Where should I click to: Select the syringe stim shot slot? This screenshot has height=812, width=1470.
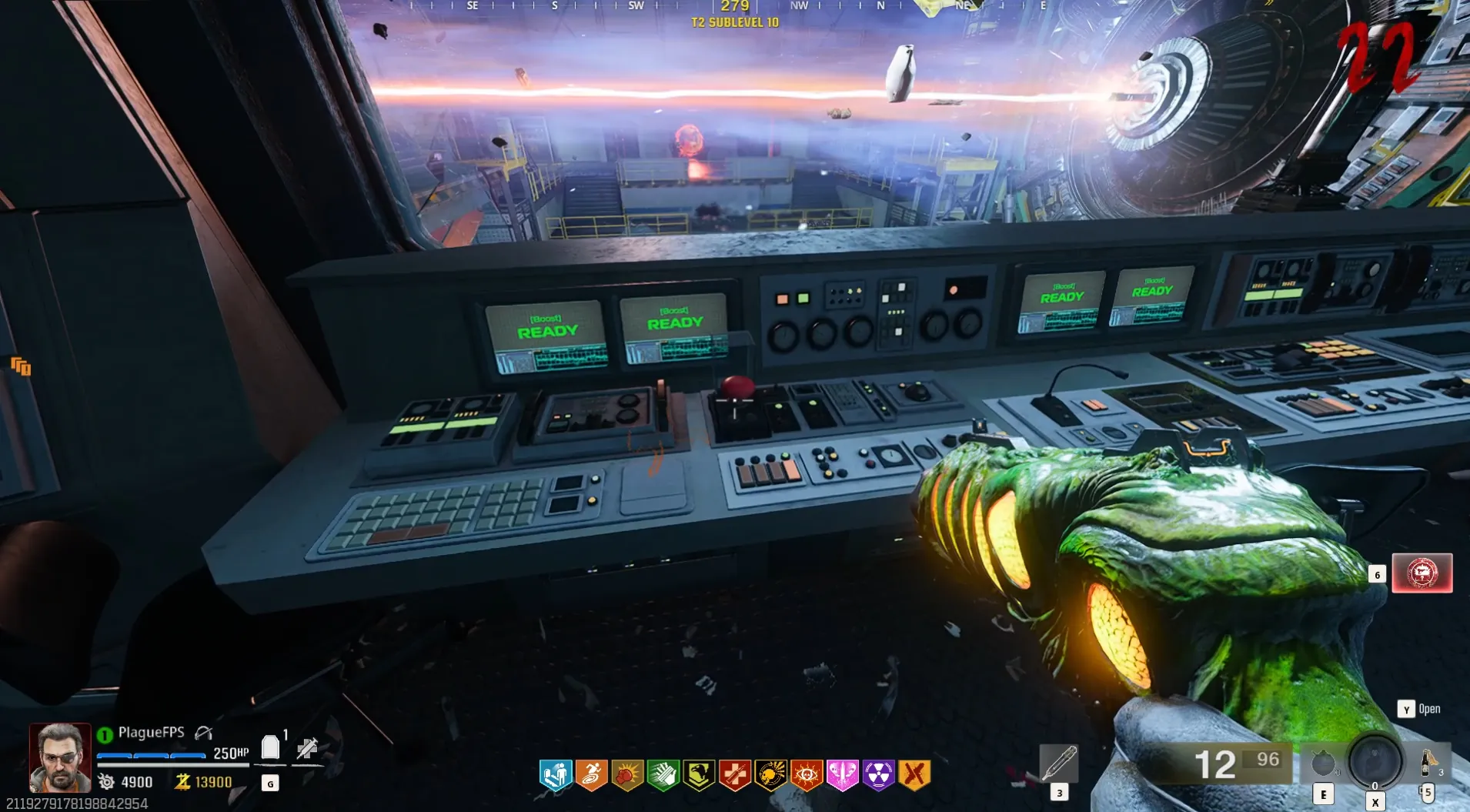(1058, 763)
